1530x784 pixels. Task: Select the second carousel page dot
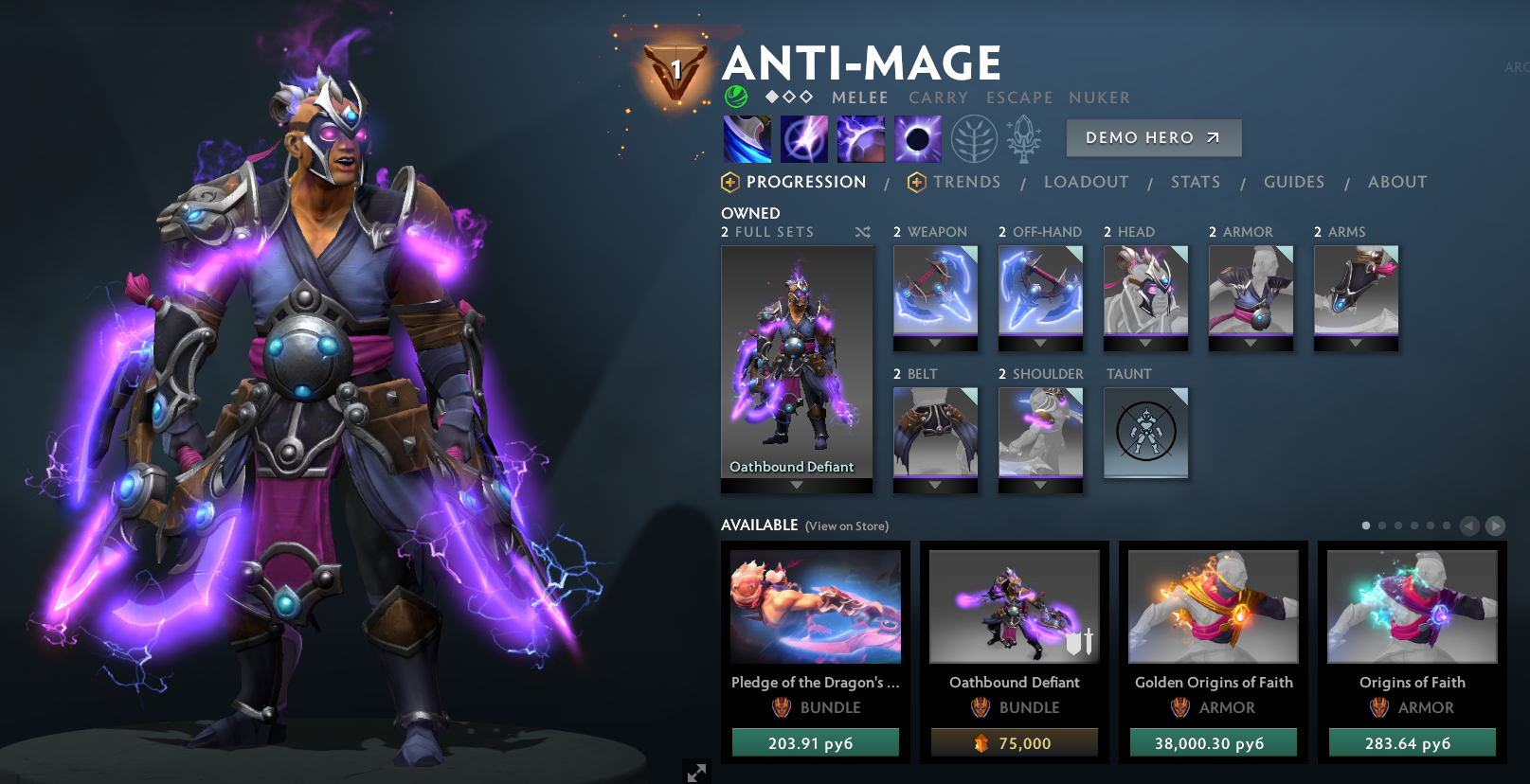tap(1381, 524)
